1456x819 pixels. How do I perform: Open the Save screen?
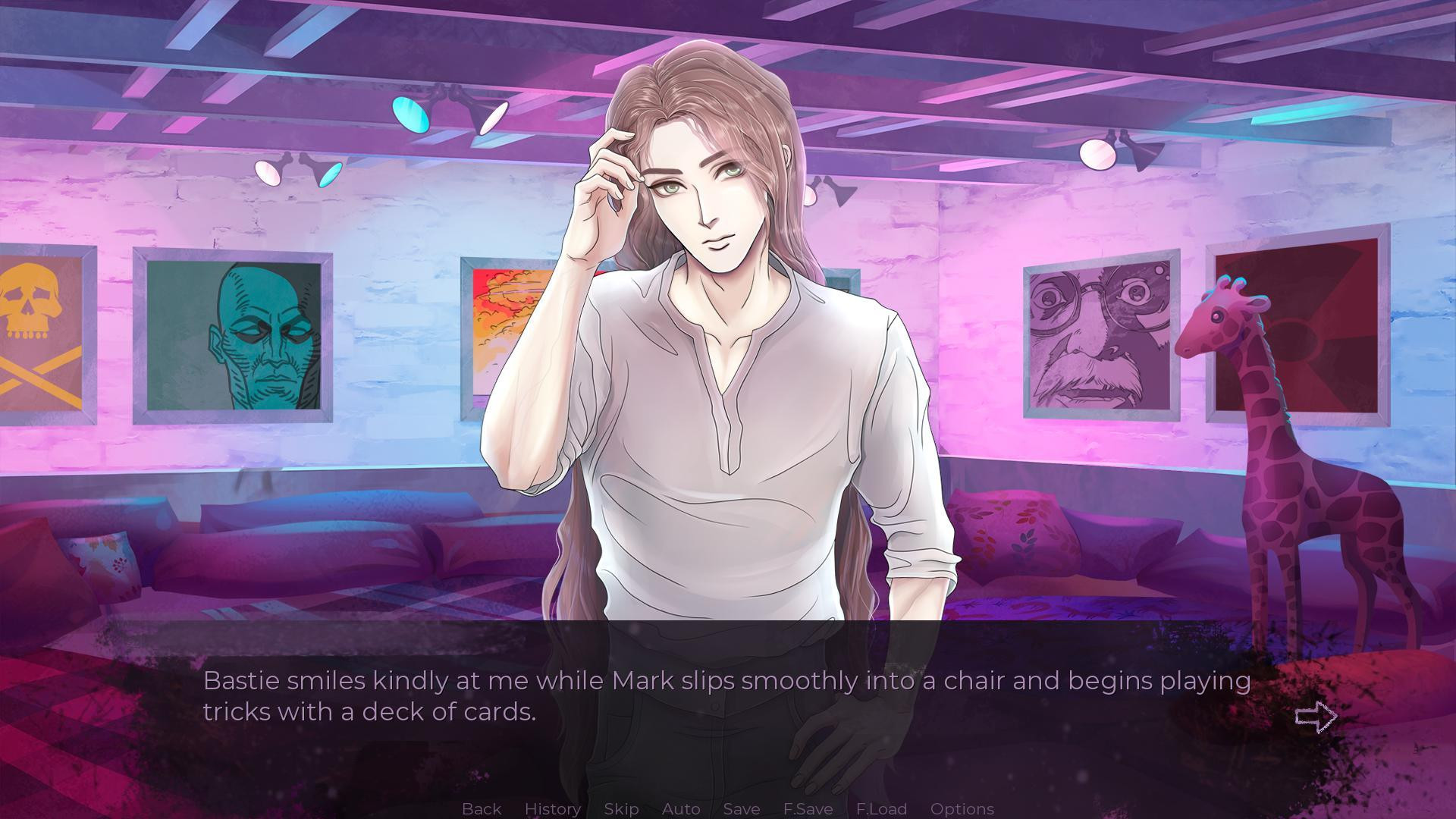click(x=741, y=808)
